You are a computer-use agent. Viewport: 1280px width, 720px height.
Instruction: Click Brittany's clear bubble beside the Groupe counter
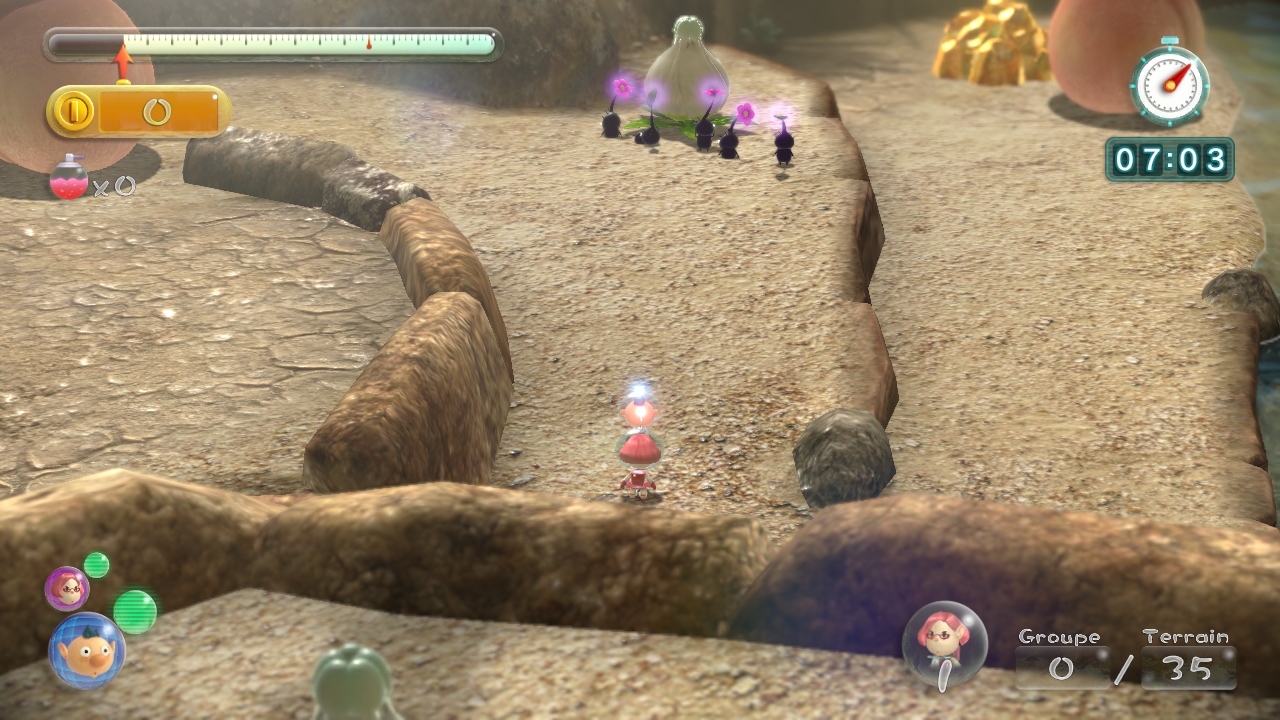point(944,643)
